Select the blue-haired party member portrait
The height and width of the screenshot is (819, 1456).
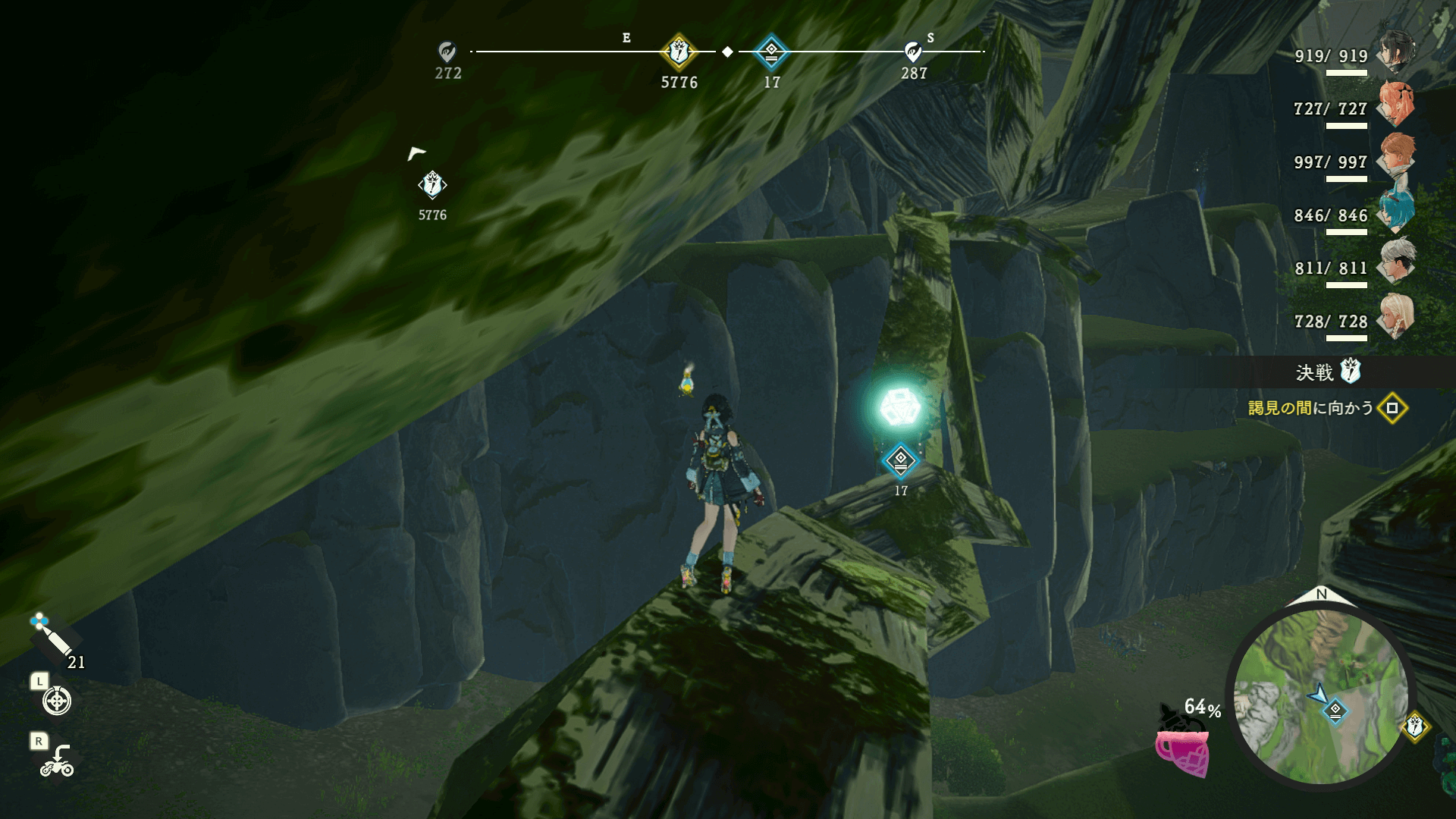[x=1396, y=211]
